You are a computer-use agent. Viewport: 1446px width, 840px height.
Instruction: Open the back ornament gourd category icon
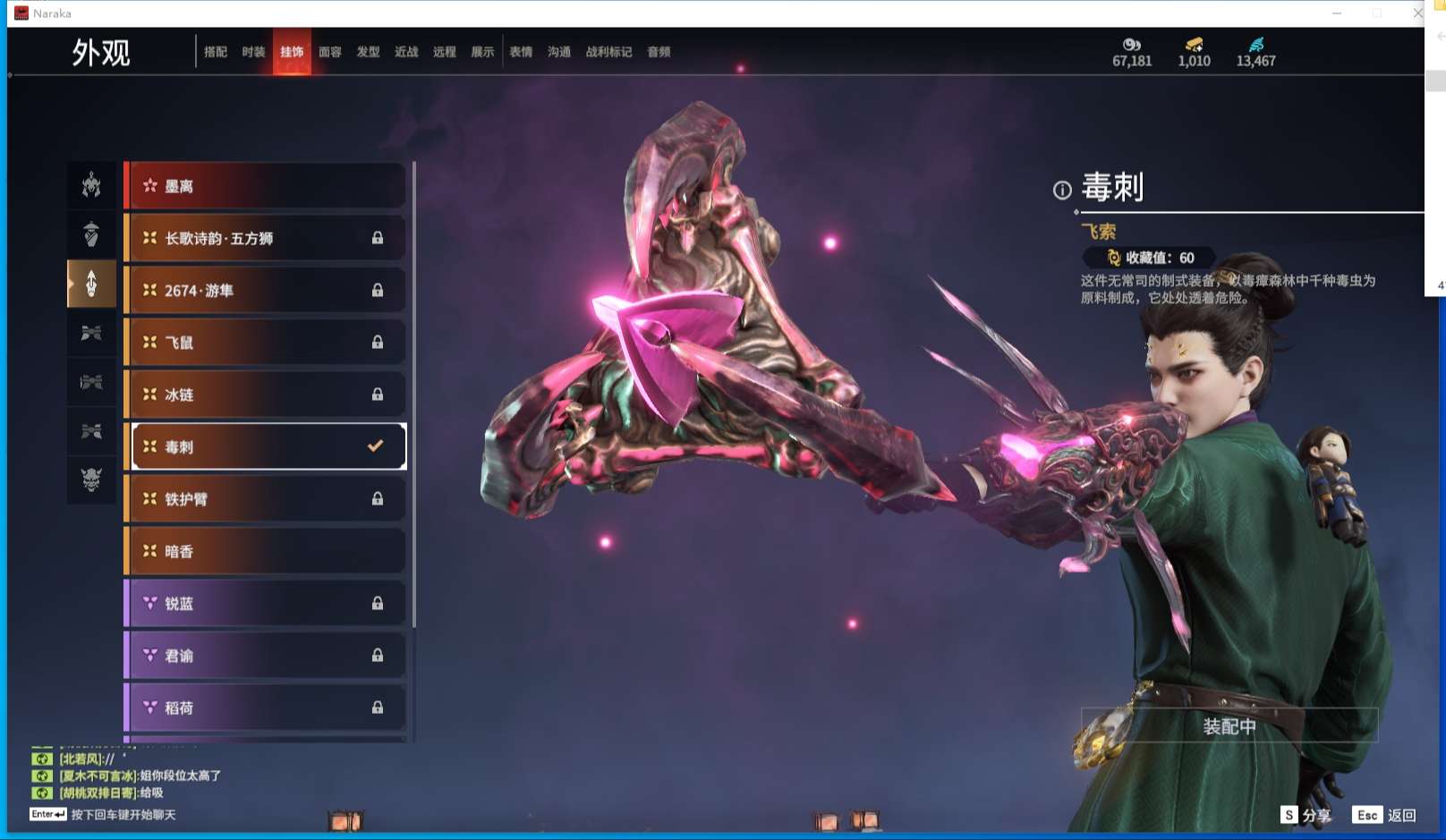91,233
